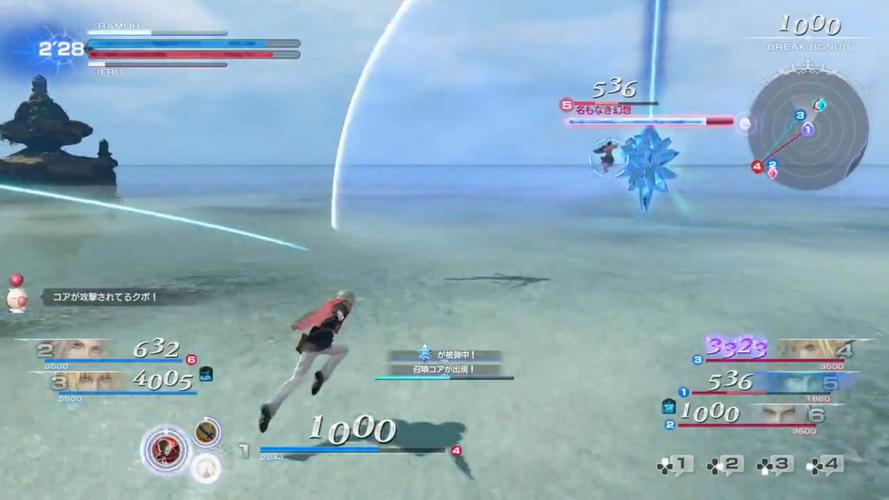Use the brown weapon EX skill icon
Viewport: 889px width, 500px height.
pyautogui.click(x=207, y=432)
